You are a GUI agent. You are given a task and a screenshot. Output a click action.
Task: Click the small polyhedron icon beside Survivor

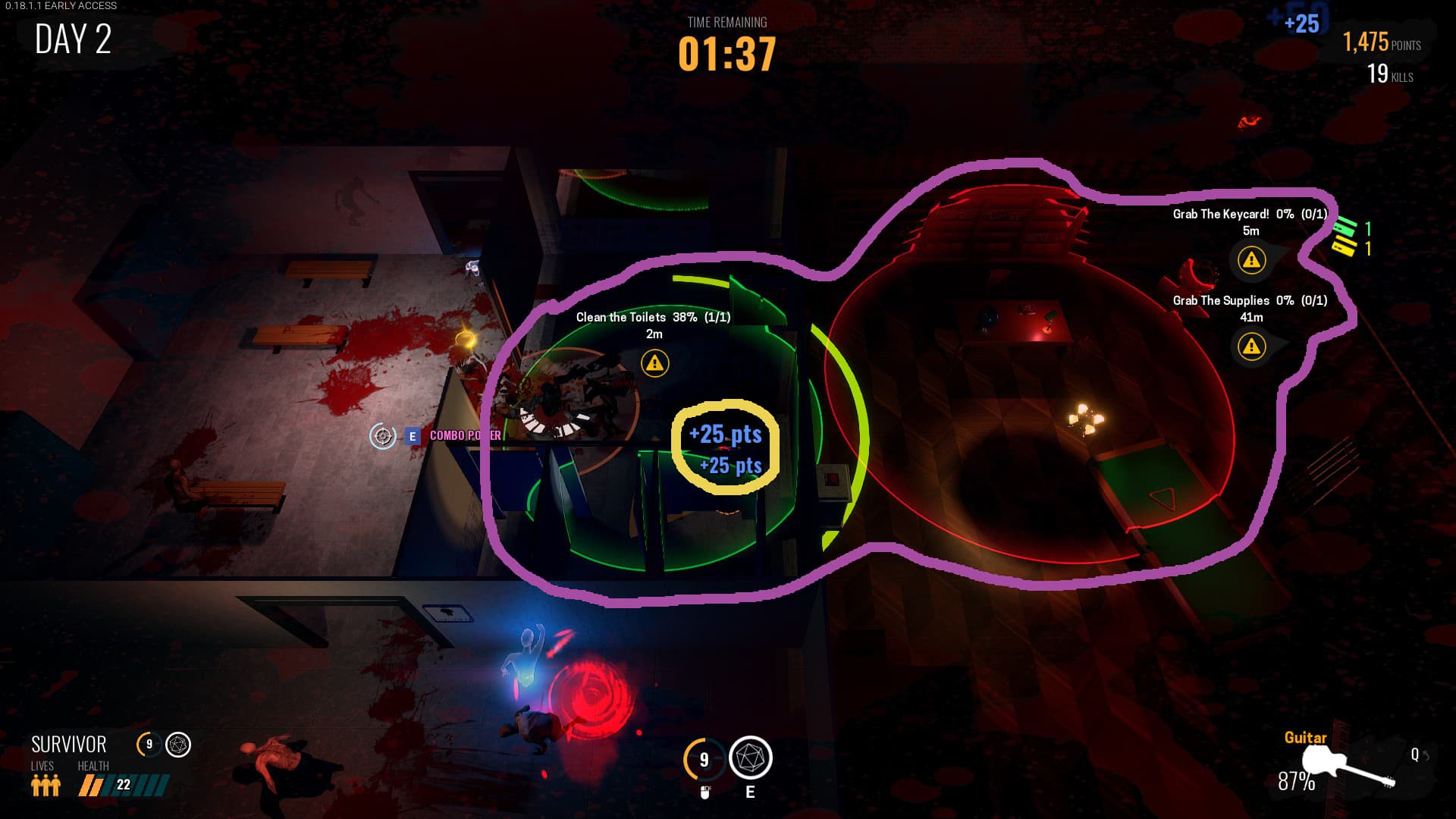click(x=178, y=745)
